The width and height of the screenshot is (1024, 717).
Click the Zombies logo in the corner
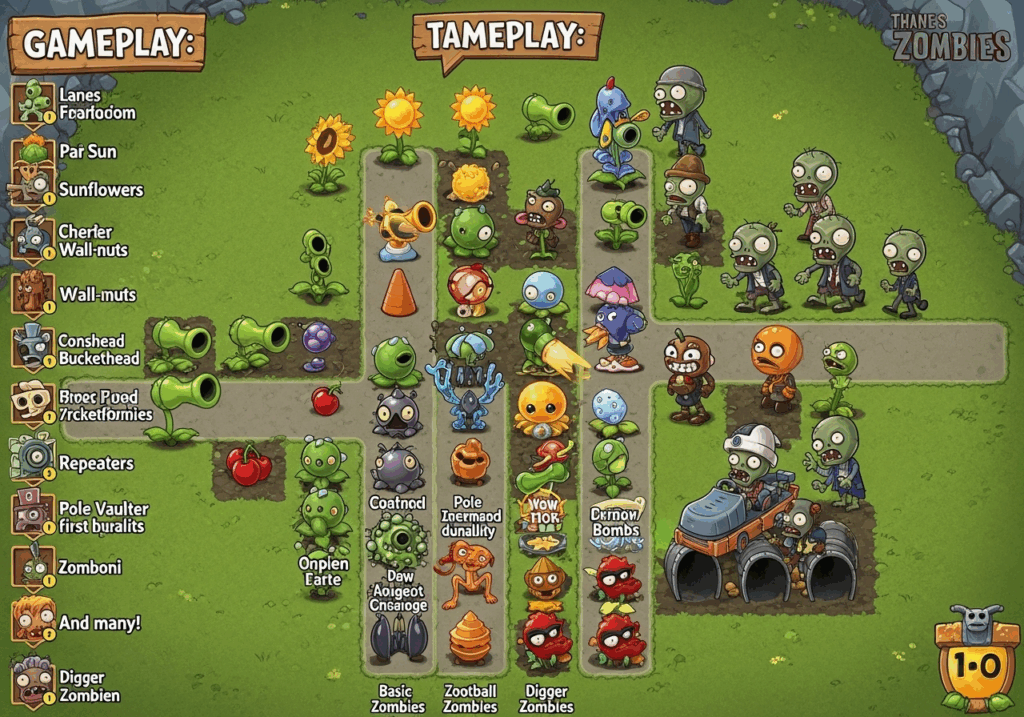pyautogui.click(x=949, y=37)
